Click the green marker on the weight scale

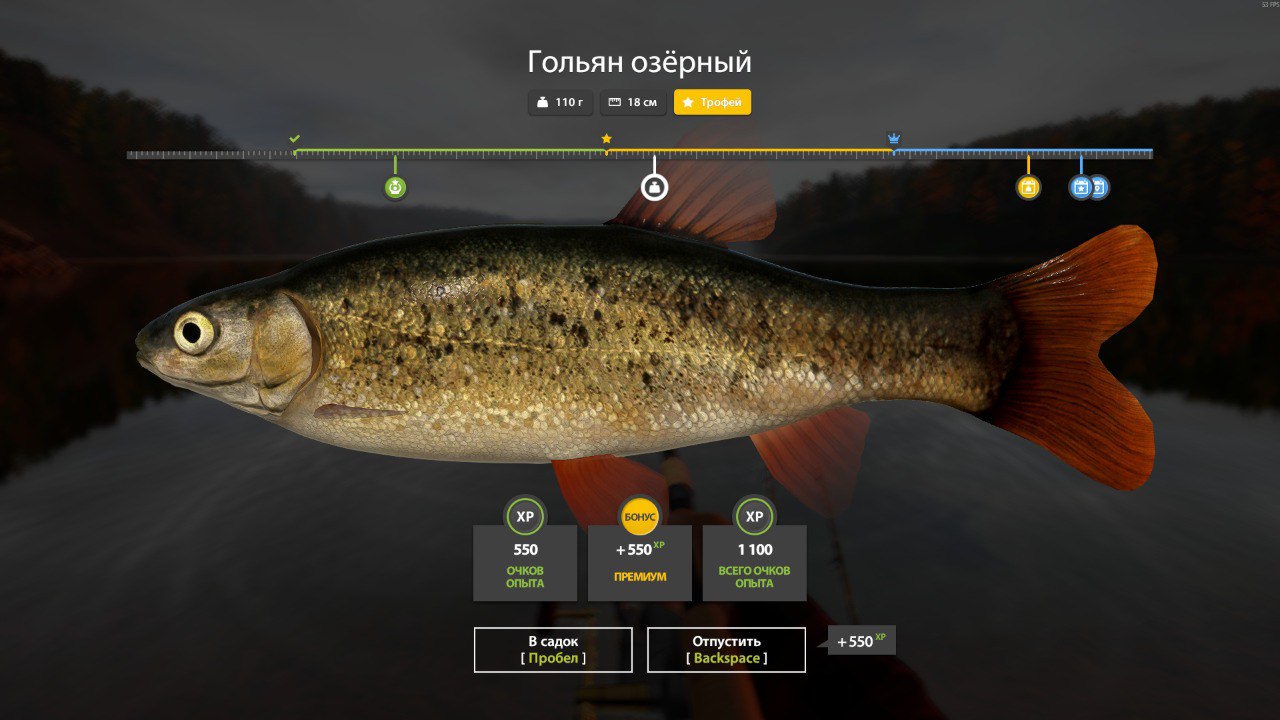tap(396, 187)
